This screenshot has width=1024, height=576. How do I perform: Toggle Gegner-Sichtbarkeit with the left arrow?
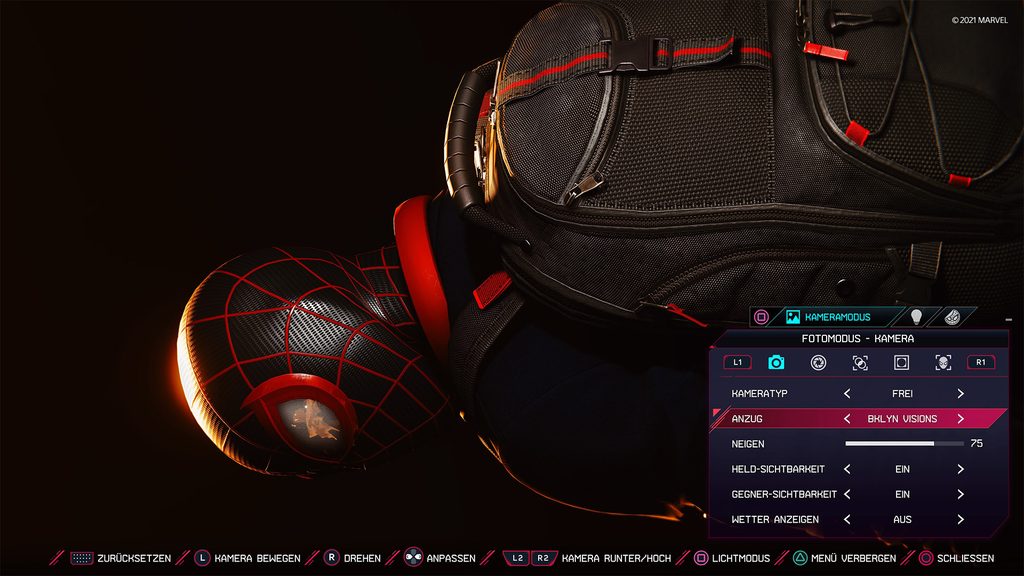847,494
